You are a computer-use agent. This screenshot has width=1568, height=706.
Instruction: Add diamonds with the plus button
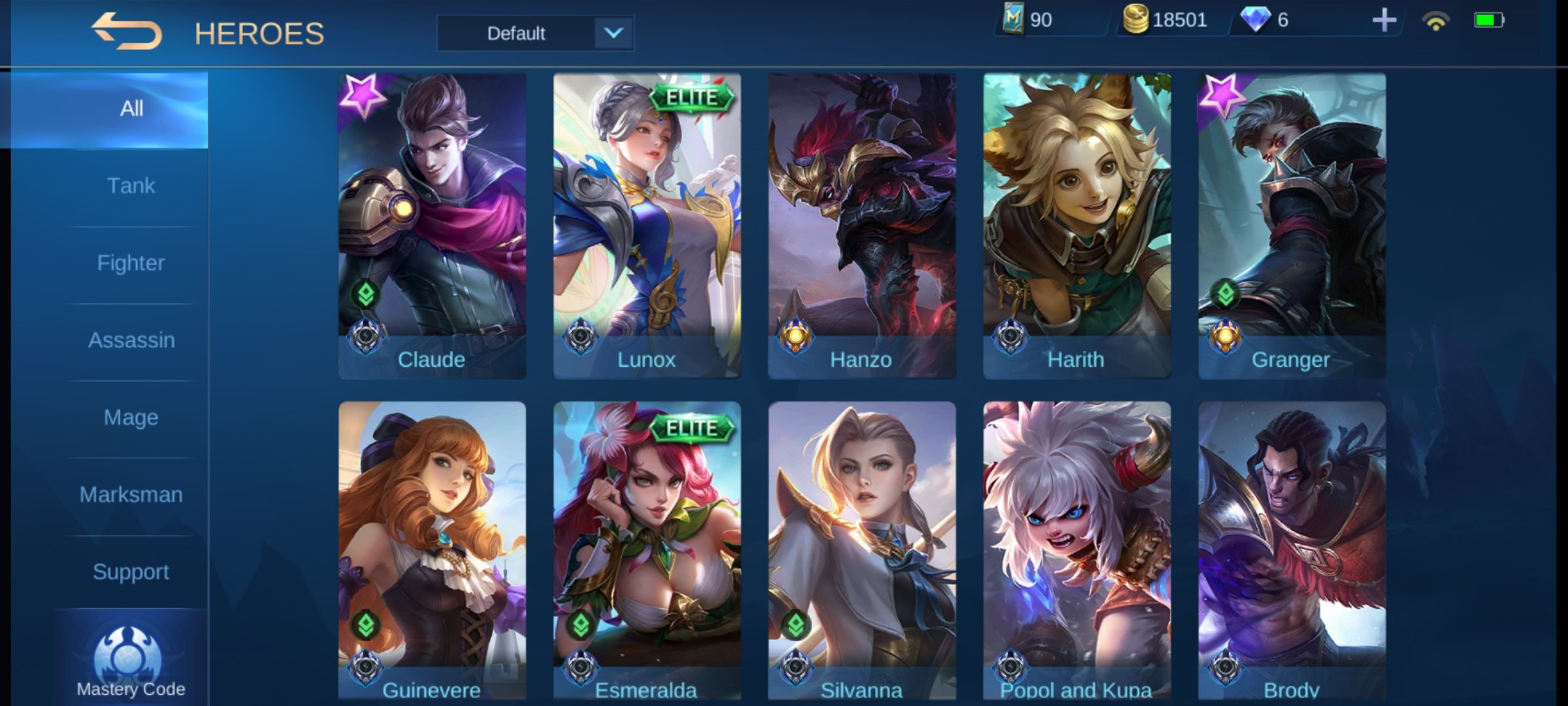(x=1383, y=20)
